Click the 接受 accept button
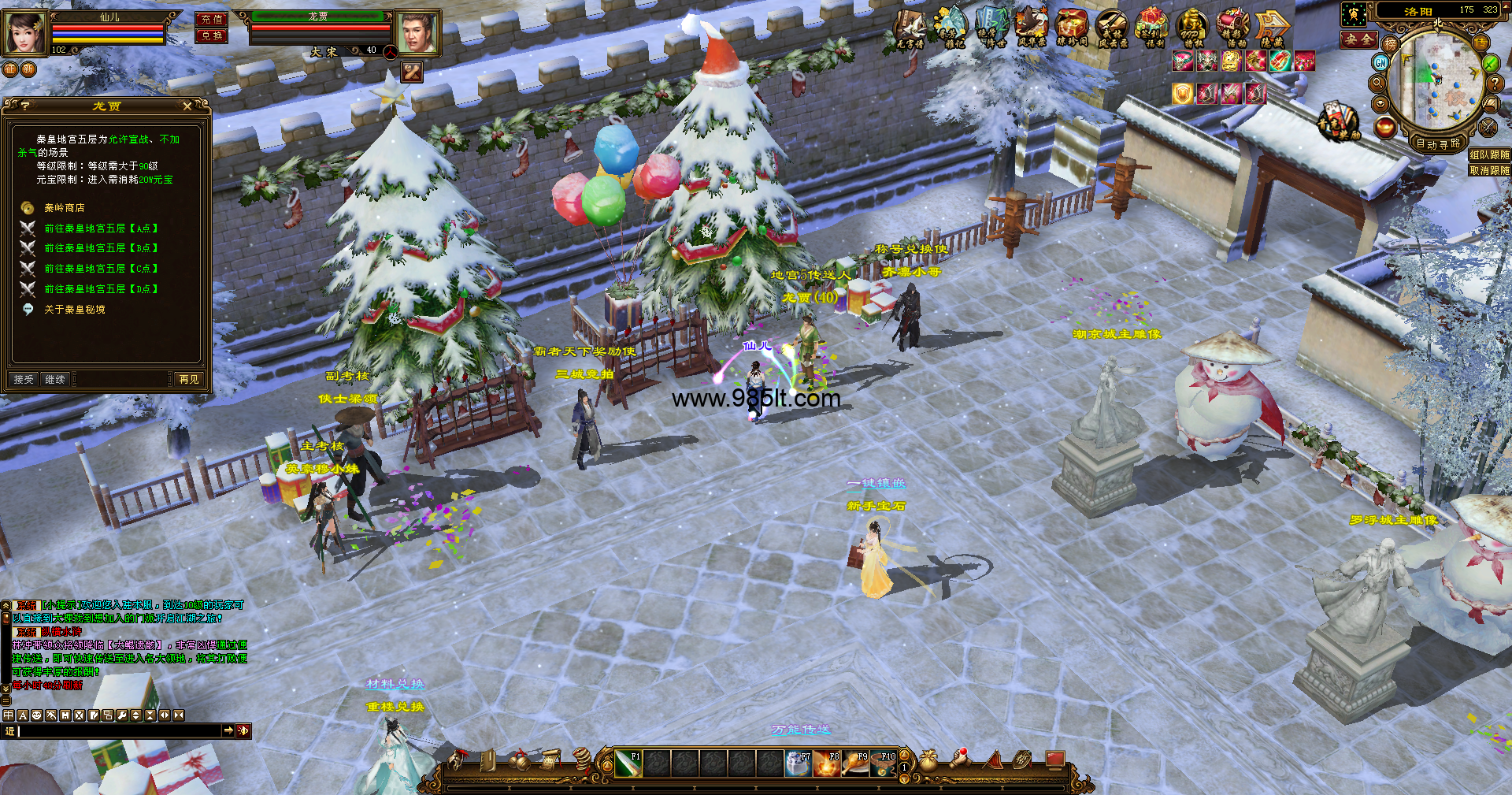The width and height of the screenshot is (1512, 795). 24,380
